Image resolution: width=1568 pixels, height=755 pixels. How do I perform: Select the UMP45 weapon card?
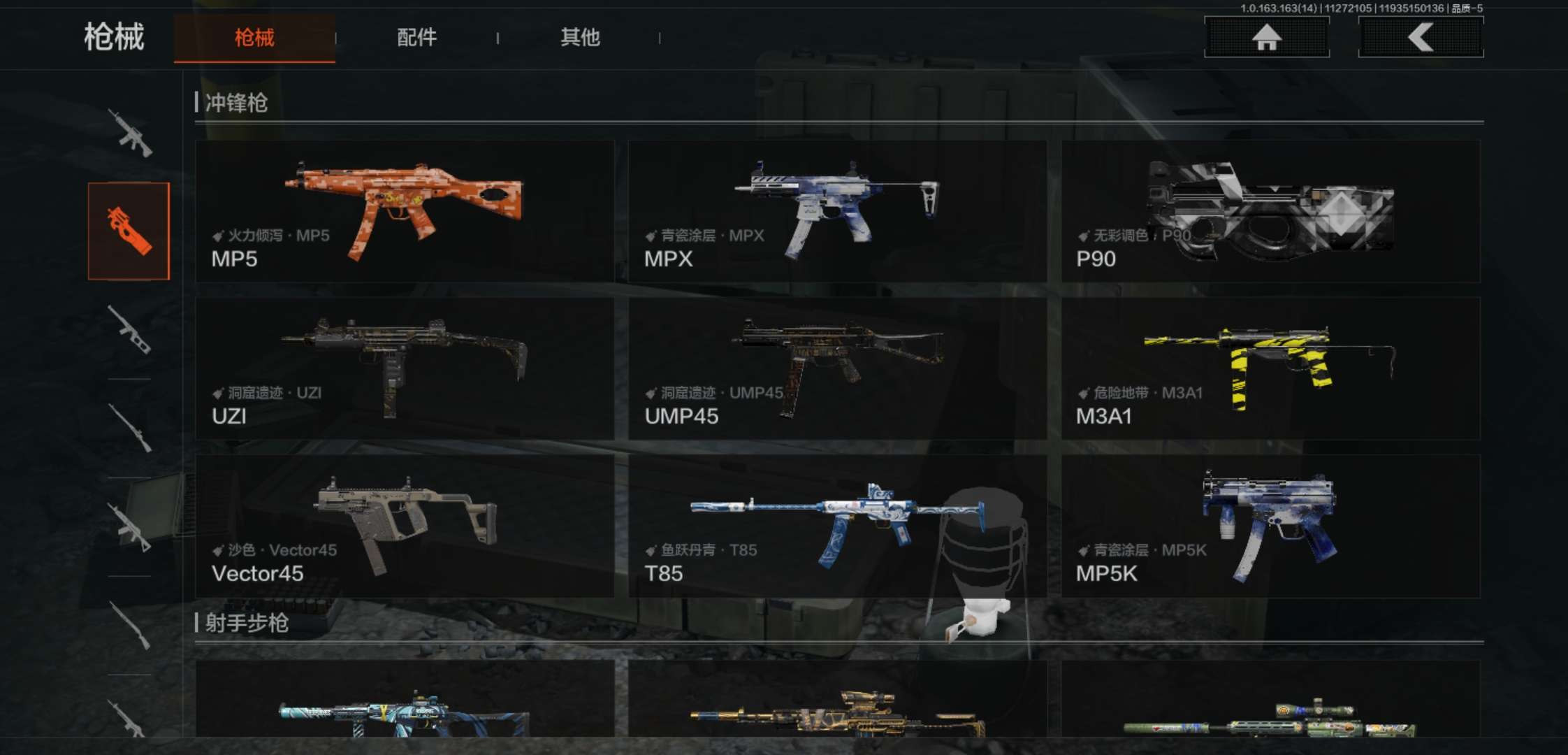(x=837, y=368)
